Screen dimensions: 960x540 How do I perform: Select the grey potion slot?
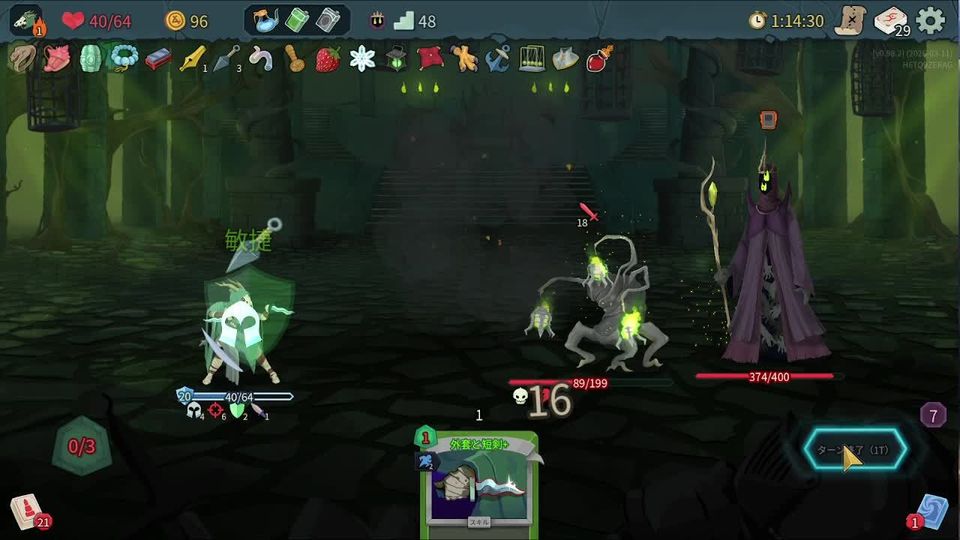[x=328, y=20]
